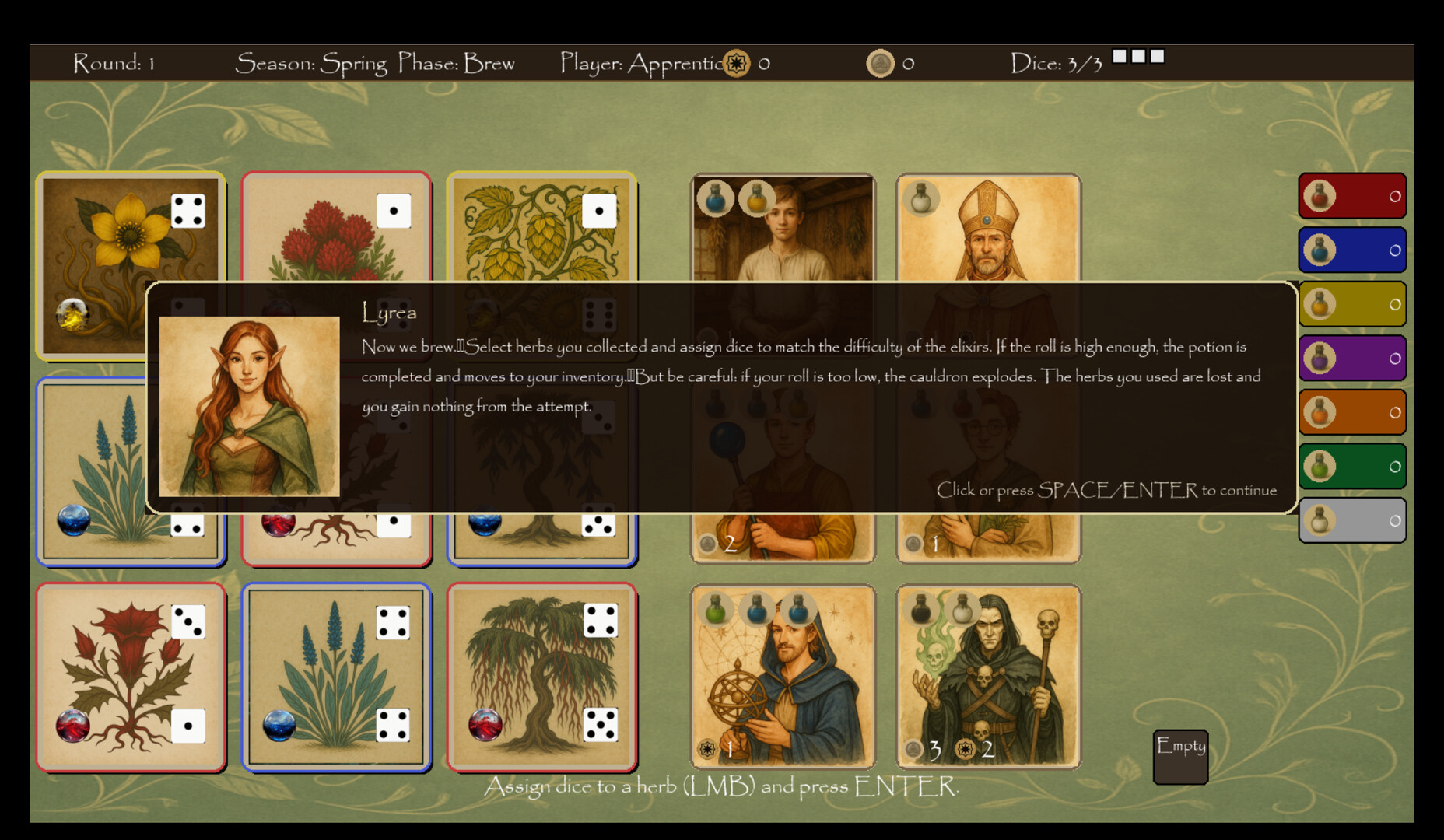Image resolution: width=1444 pixels, height=840 pixels.
Task: Click the star currency icon in the top bar
Action: coord(735,64)
